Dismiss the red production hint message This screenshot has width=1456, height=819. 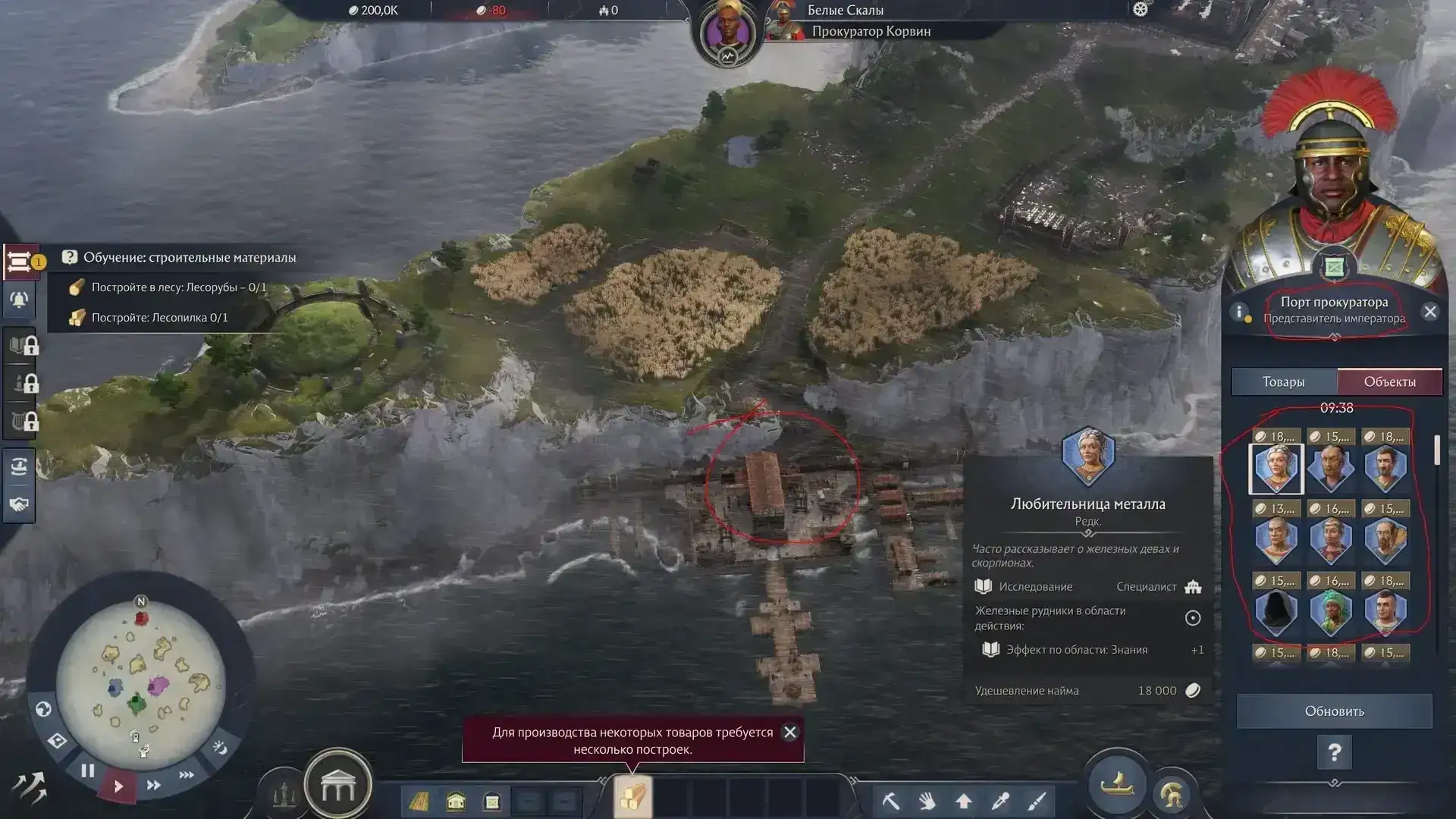(789, 732)
